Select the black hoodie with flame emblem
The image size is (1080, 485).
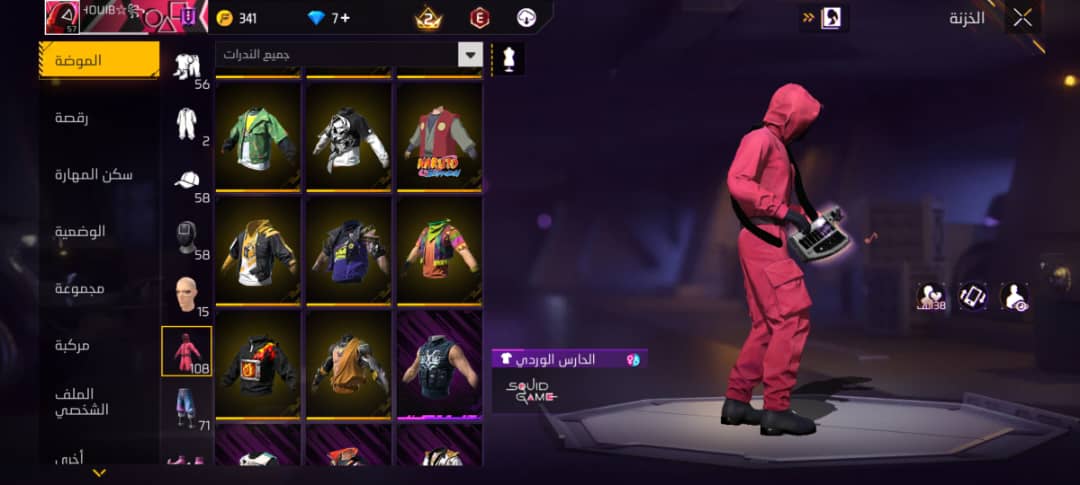click(x=259, y=364)
